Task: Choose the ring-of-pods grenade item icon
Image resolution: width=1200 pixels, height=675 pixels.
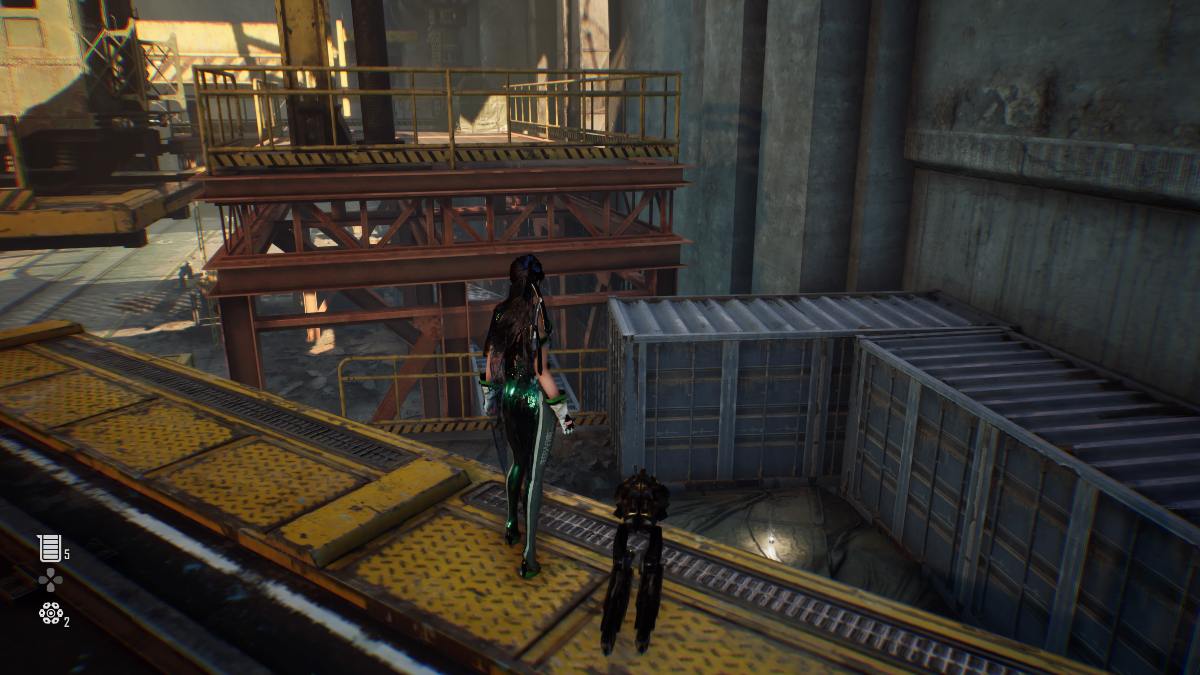Action: 49,613
